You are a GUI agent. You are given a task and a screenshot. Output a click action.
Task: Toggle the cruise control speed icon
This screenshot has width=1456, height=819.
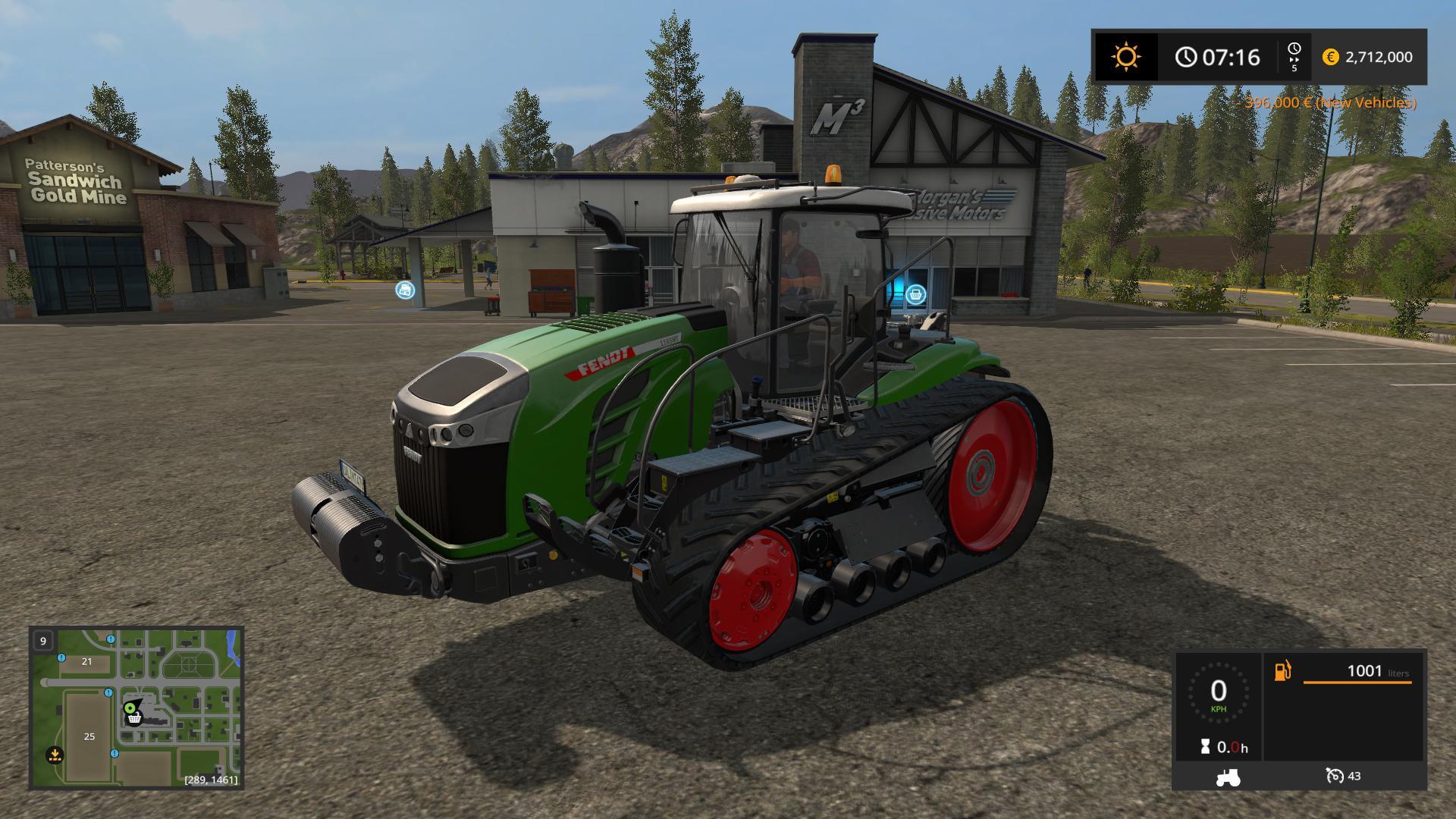(1334, 776)
